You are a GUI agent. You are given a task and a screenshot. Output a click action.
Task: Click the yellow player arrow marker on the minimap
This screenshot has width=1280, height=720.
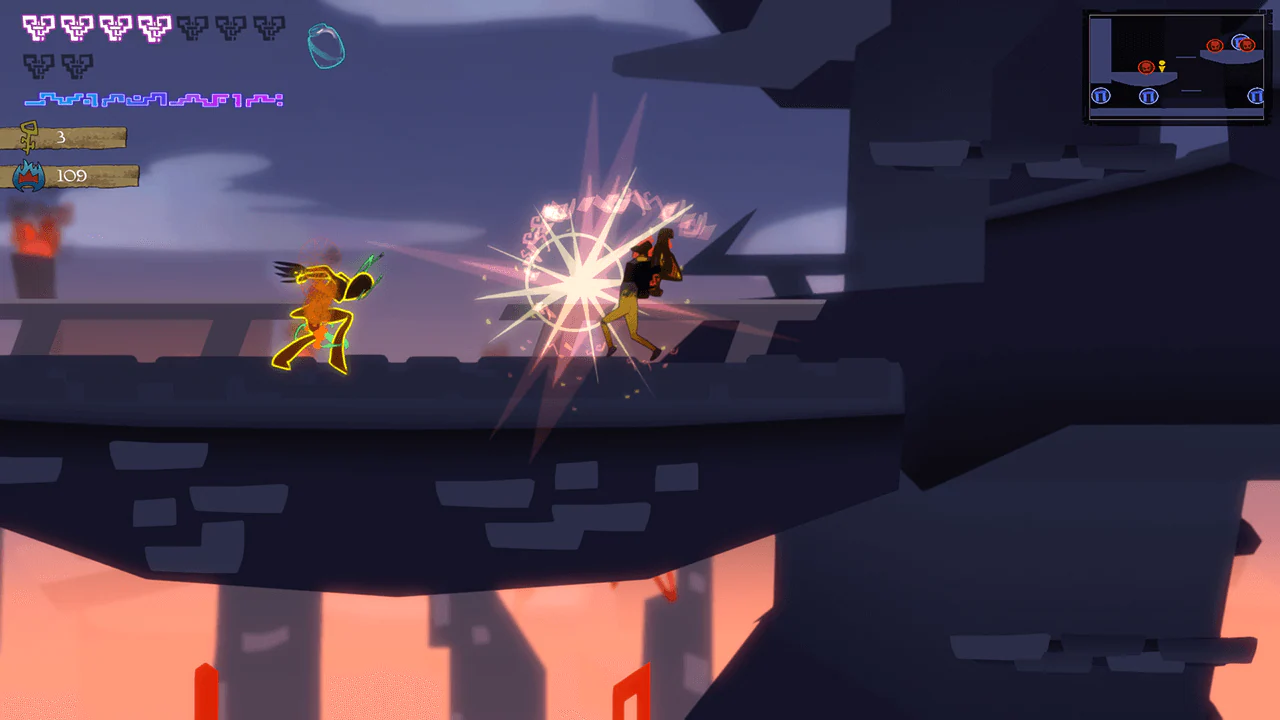click(x=1162, y=66)
